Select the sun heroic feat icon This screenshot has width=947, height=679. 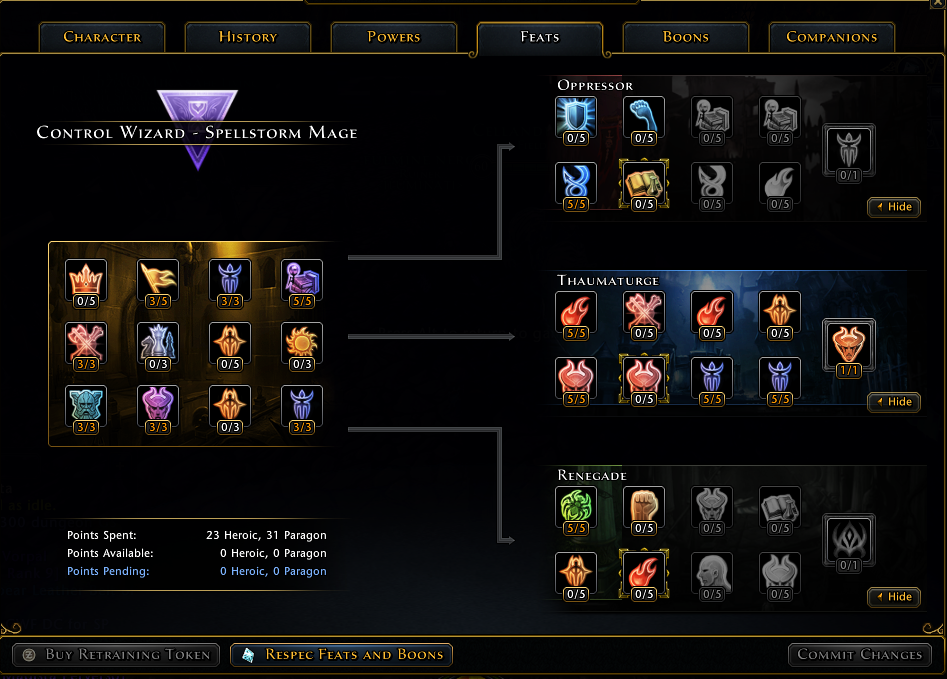[302, 343]
